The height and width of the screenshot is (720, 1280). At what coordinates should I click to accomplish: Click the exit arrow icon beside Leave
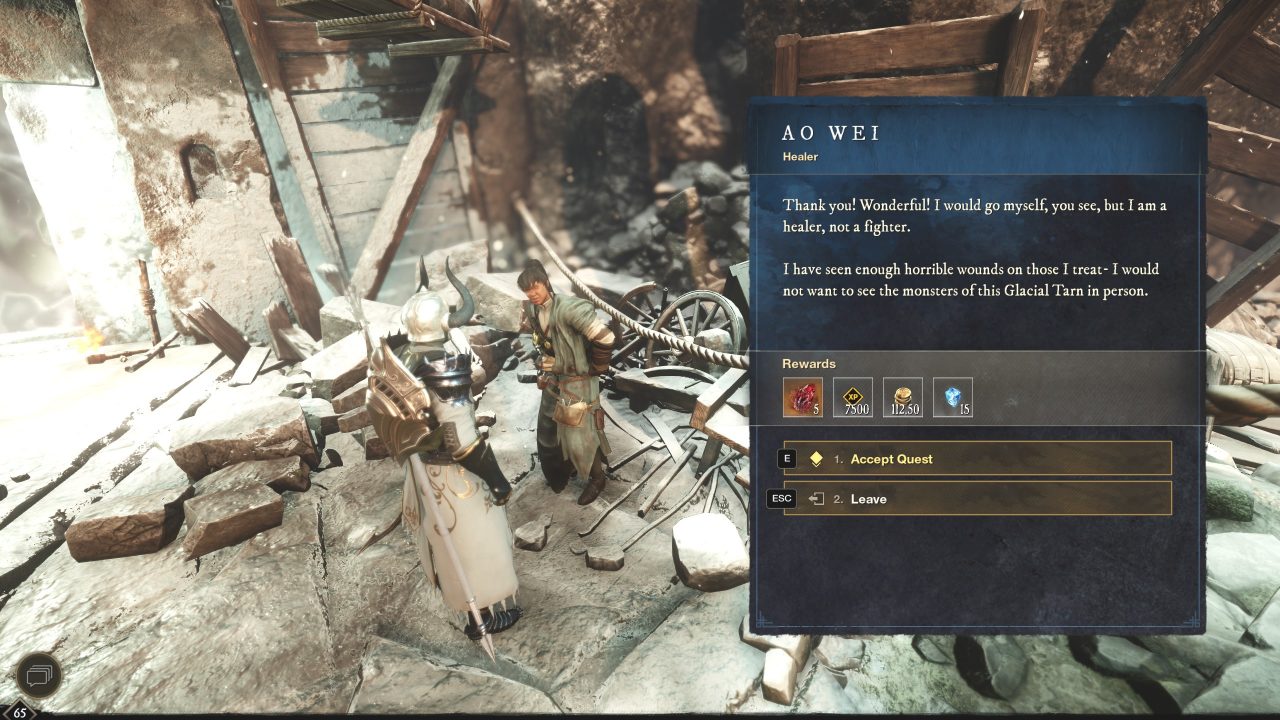coord(816,498)
